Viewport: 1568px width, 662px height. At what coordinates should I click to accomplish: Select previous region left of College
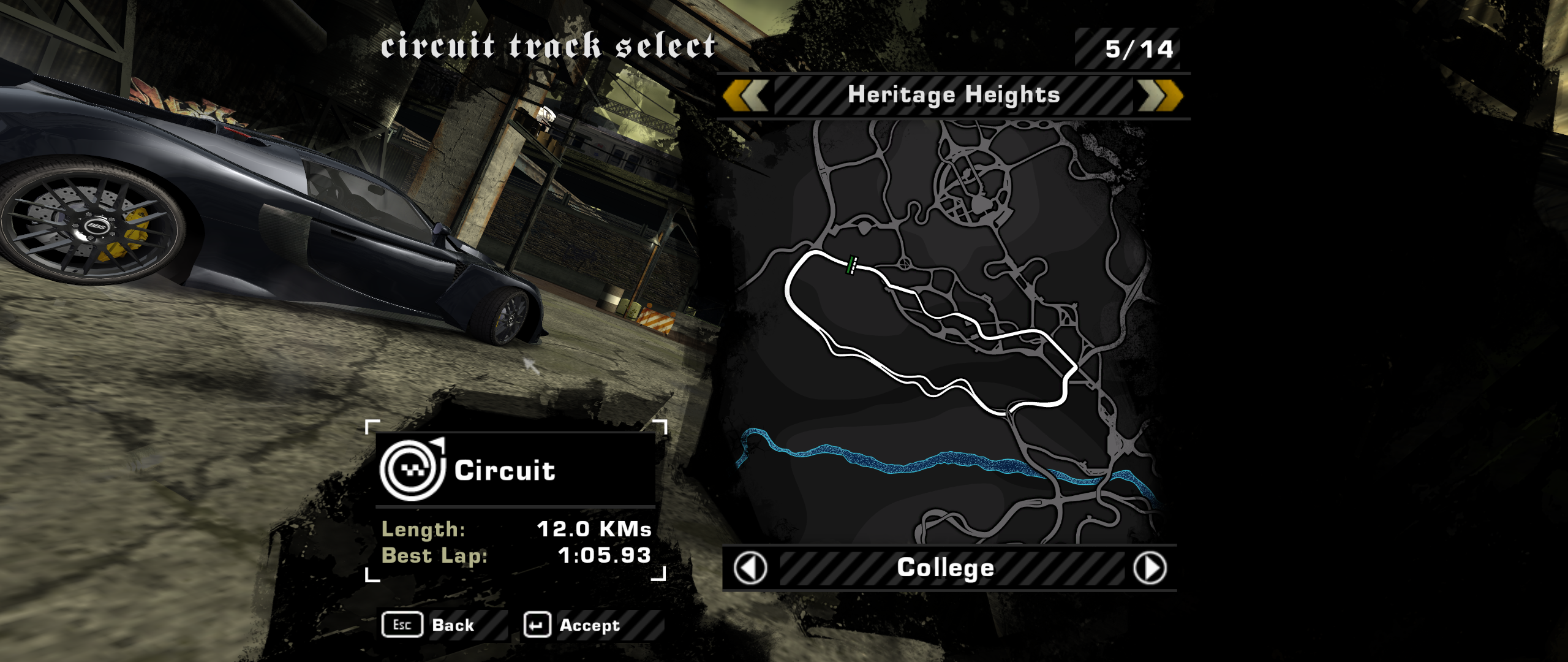click(x=750, y=568)
